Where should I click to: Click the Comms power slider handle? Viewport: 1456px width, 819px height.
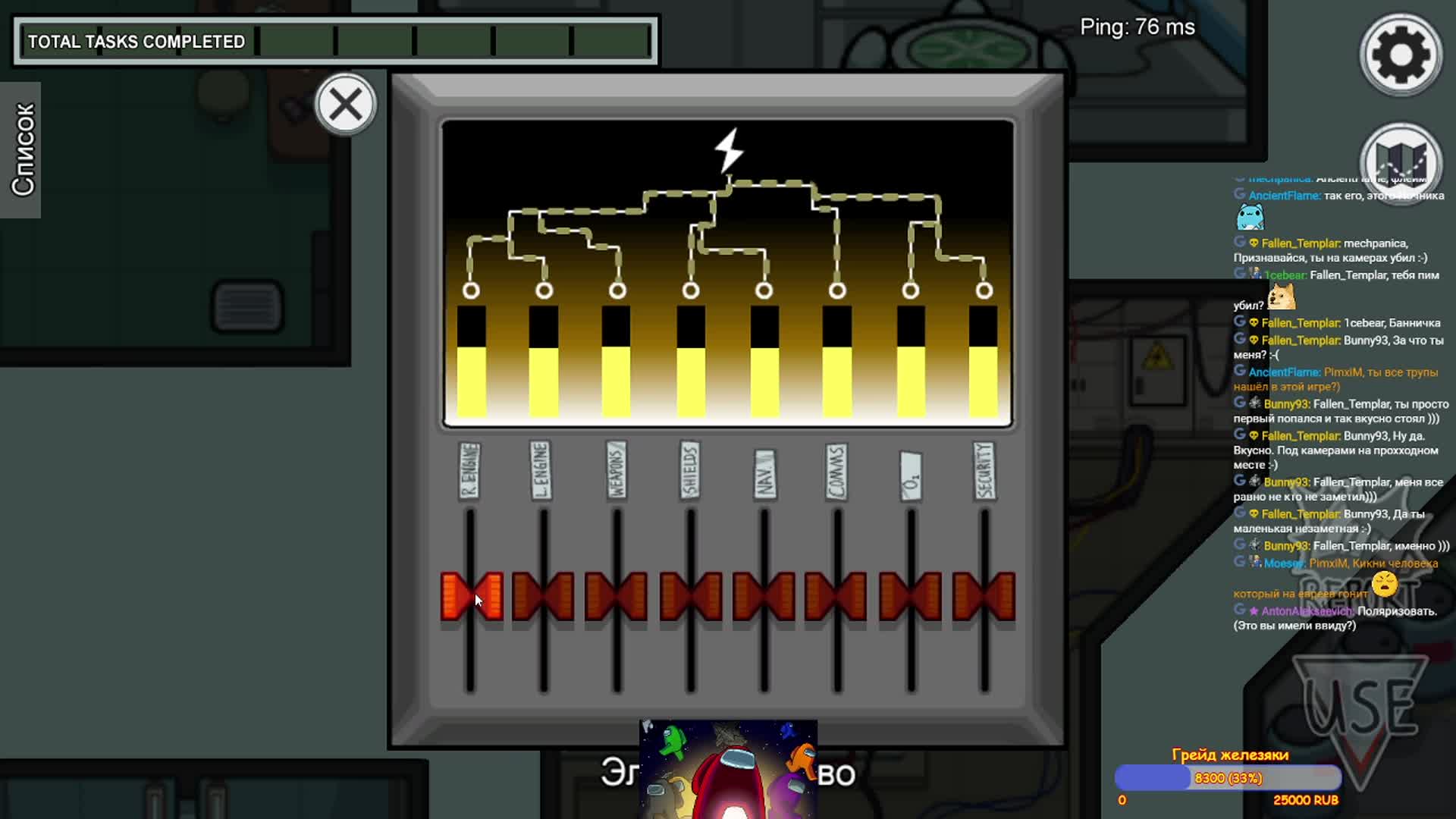pos(836,596)
